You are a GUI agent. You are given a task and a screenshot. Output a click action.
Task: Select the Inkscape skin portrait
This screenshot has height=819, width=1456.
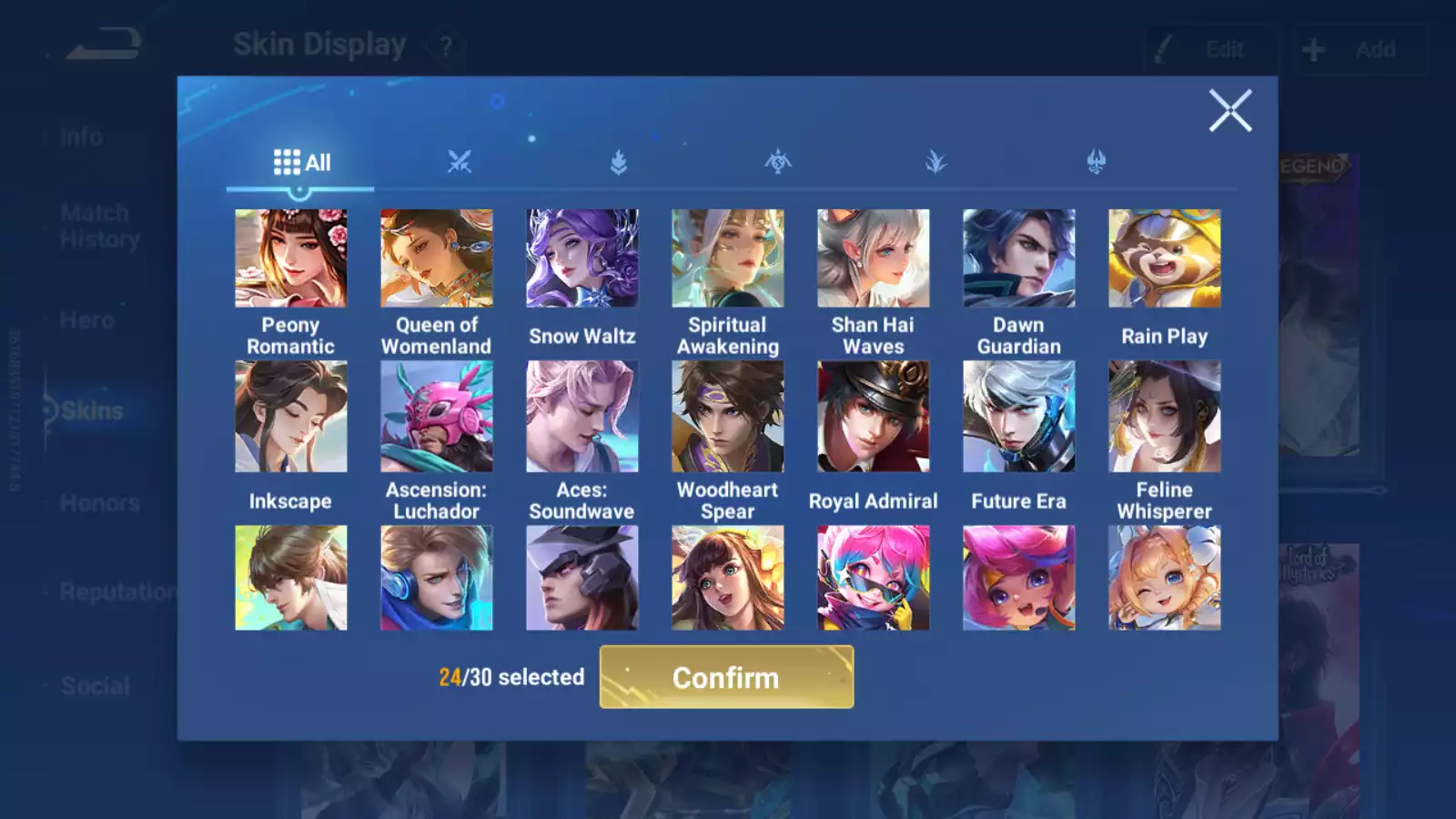291,417
